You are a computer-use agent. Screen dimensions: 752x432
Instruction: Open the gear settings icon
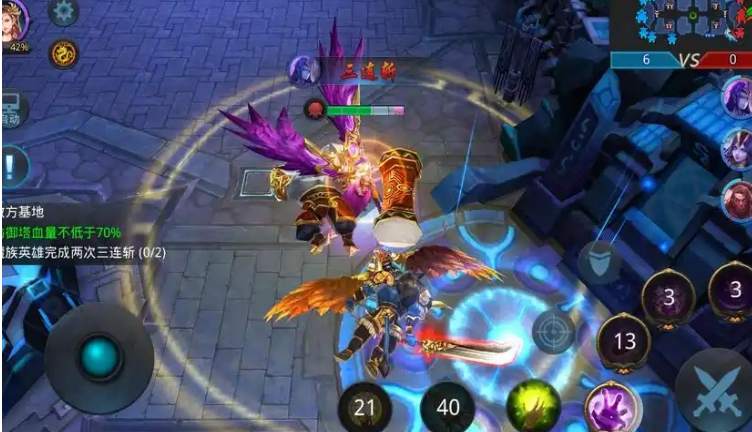63,12
